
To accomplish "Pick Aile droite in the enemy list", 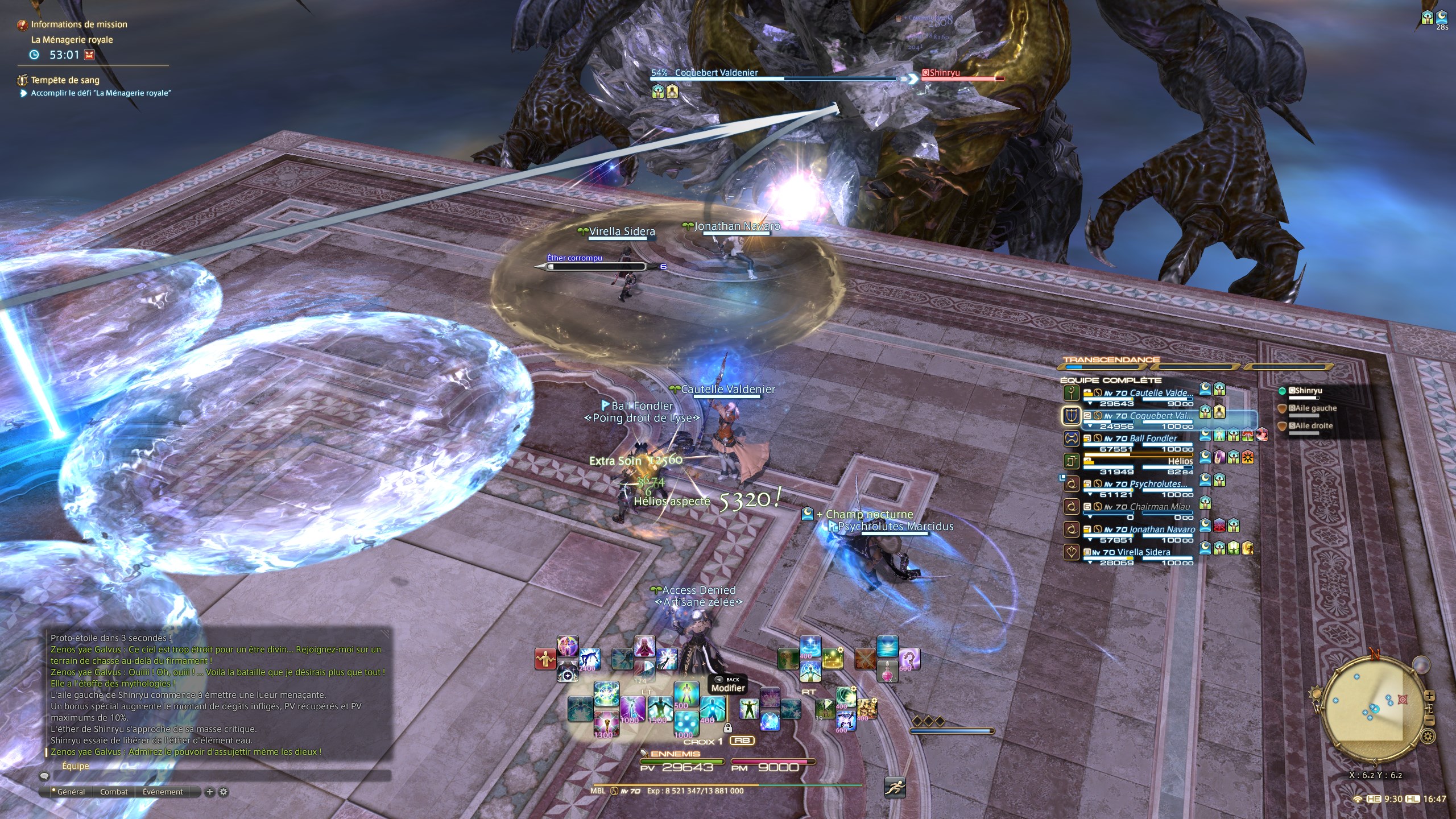I will pos(1314,425).
